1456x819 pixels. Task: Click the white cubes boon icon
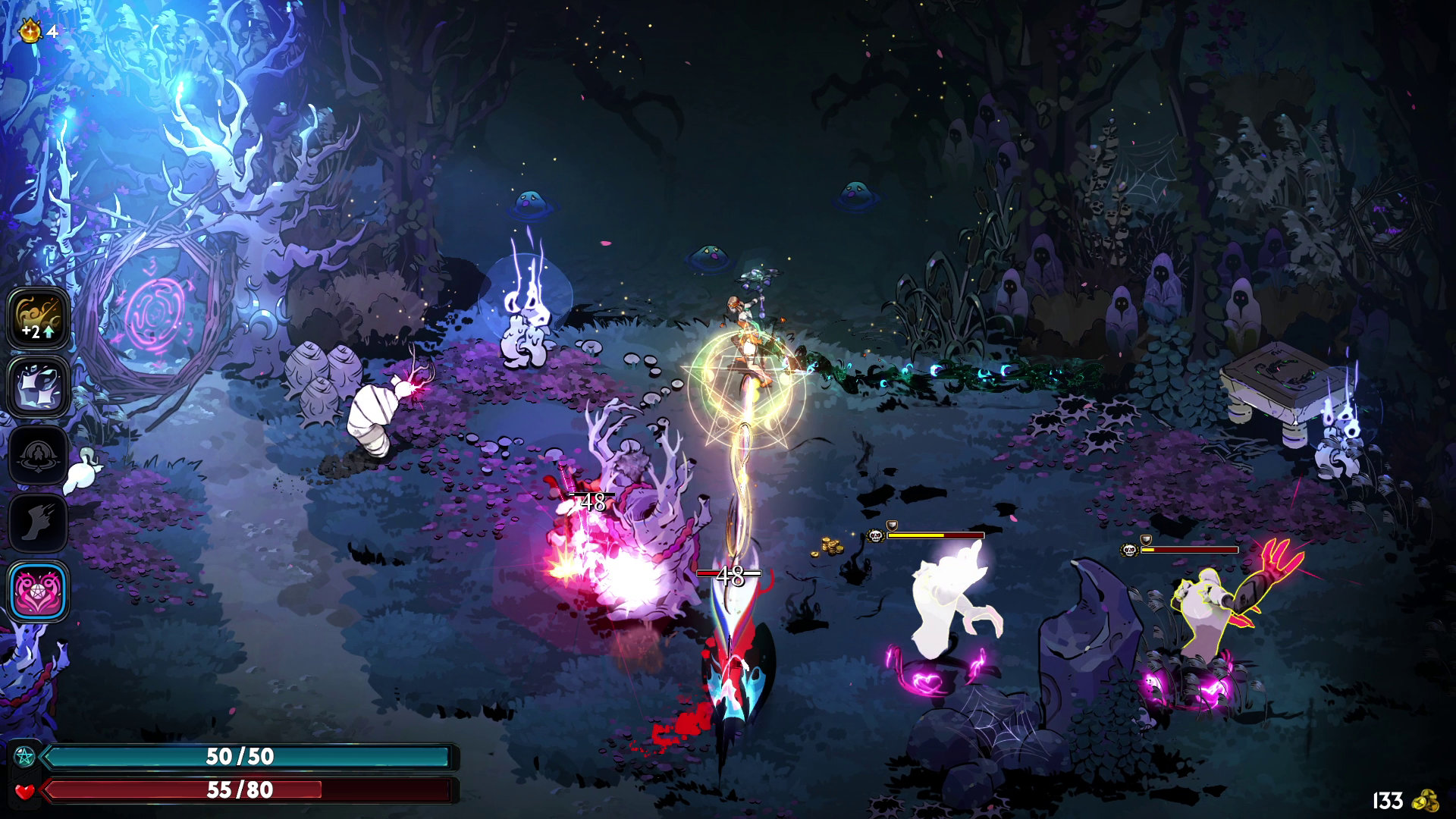coord(38,386)
